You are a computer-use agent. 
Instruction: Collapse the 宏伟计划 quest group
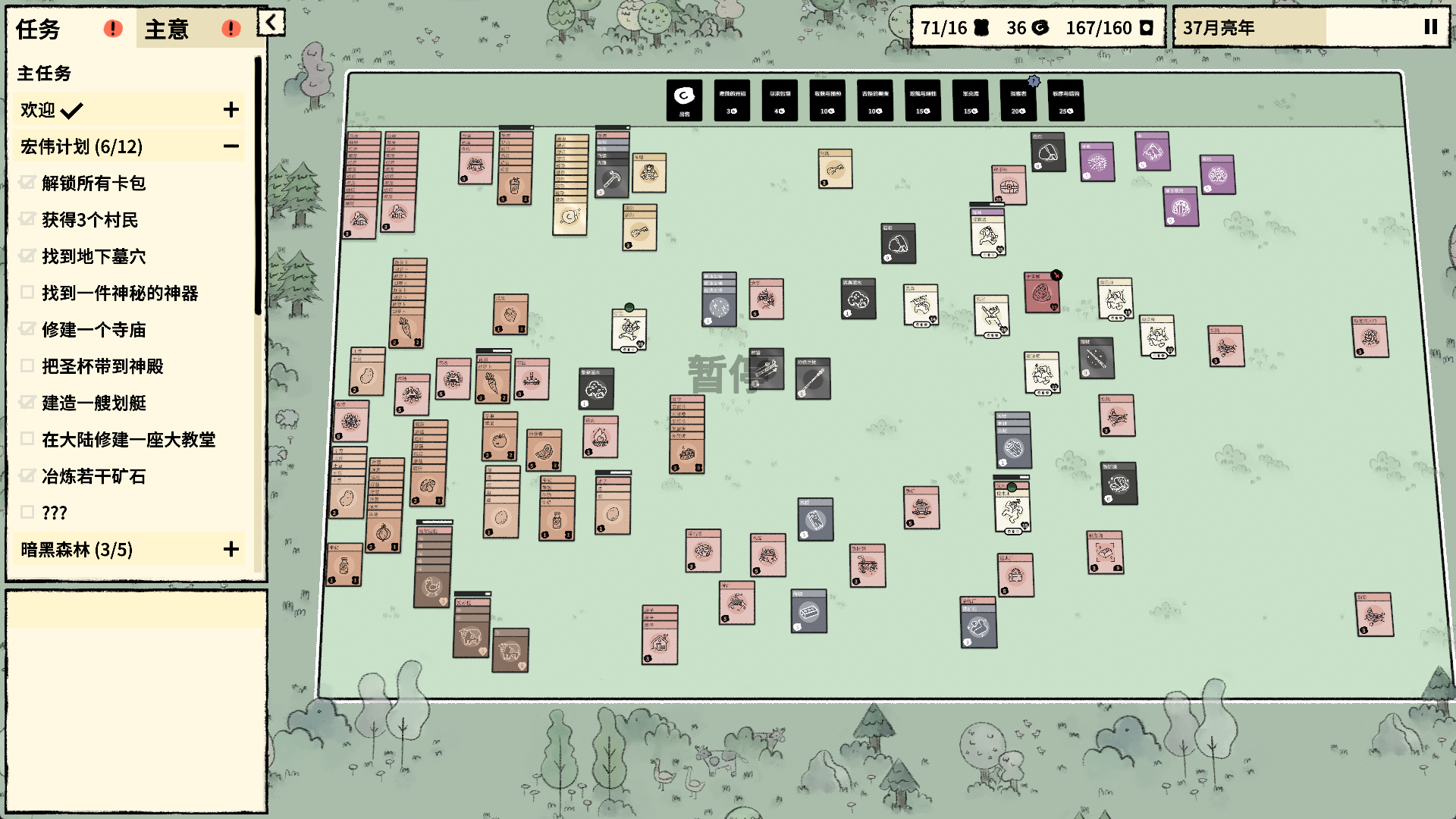pos(231,146)
